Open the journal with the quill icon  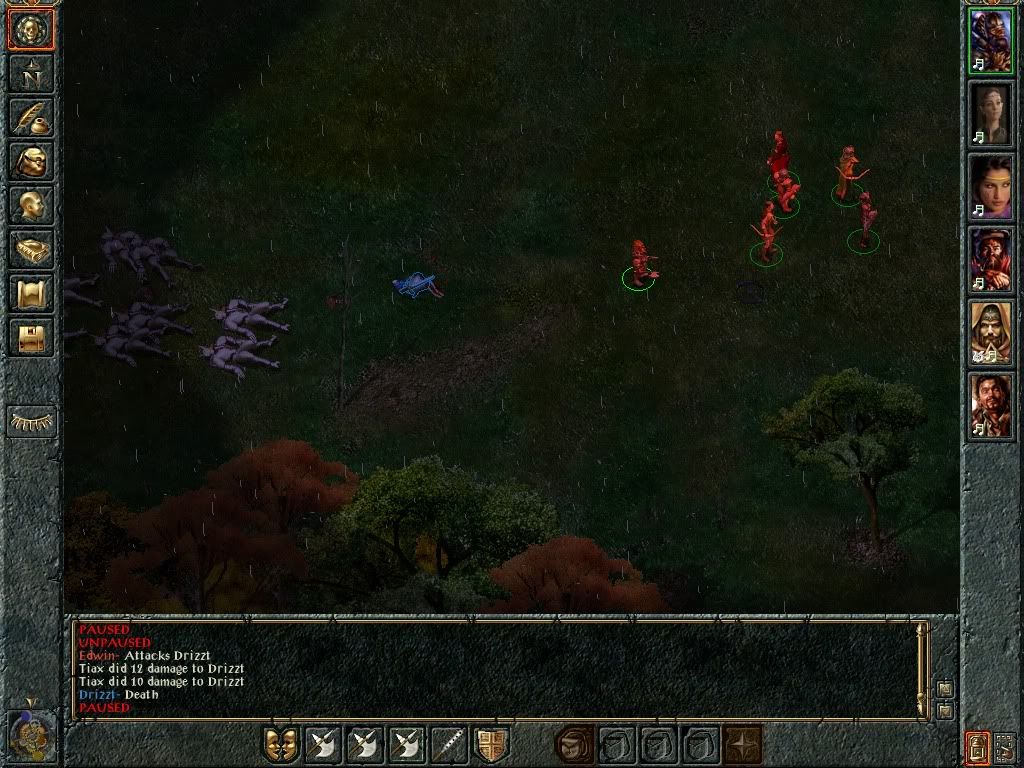point(31,117)
